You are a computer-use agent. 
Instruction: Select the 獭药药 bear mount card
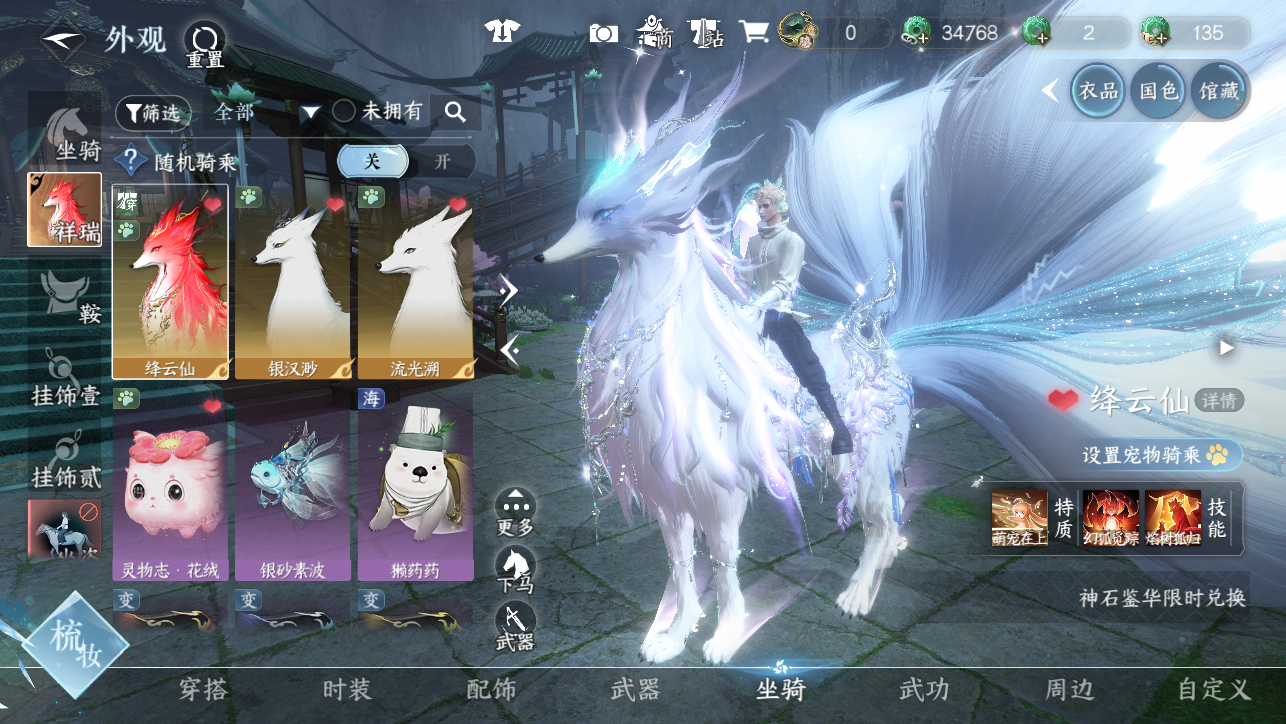point(415,484)
